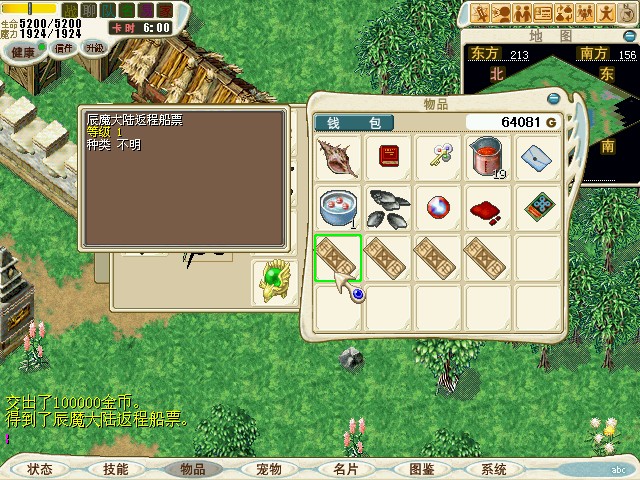Click the 升級 level-up button
Viewport: 640px width, 480px height.
click(x=94, y=48)
